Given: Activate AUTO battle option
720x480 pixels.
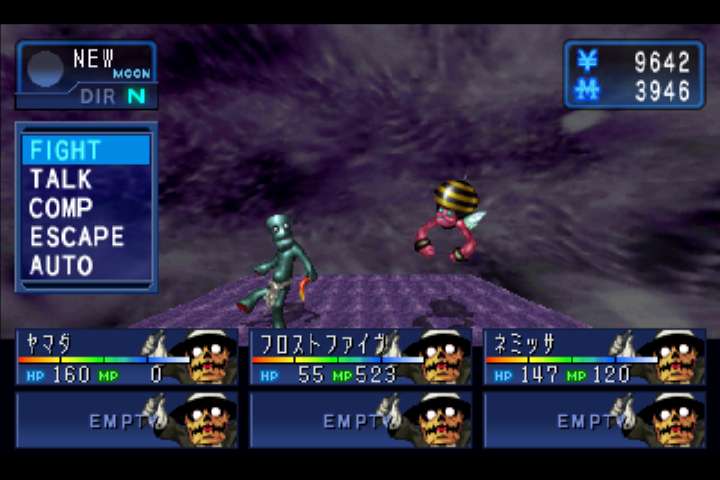Looking at the screenshot, I should pyautogui.click(x=61, y=266).
